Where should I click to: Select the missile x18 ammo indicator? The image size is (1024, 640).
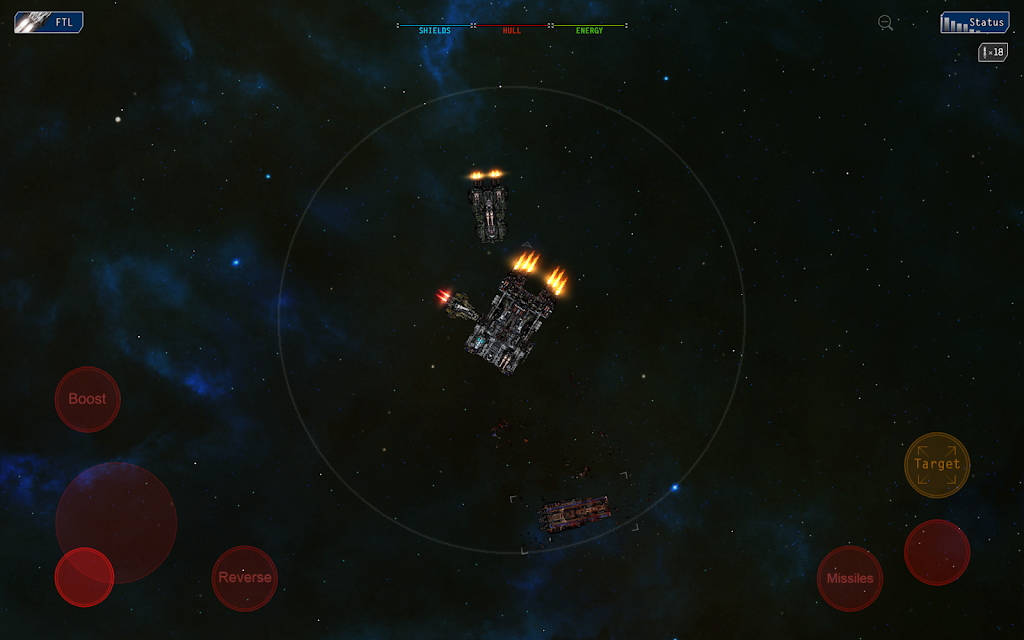tap(992, 52)
